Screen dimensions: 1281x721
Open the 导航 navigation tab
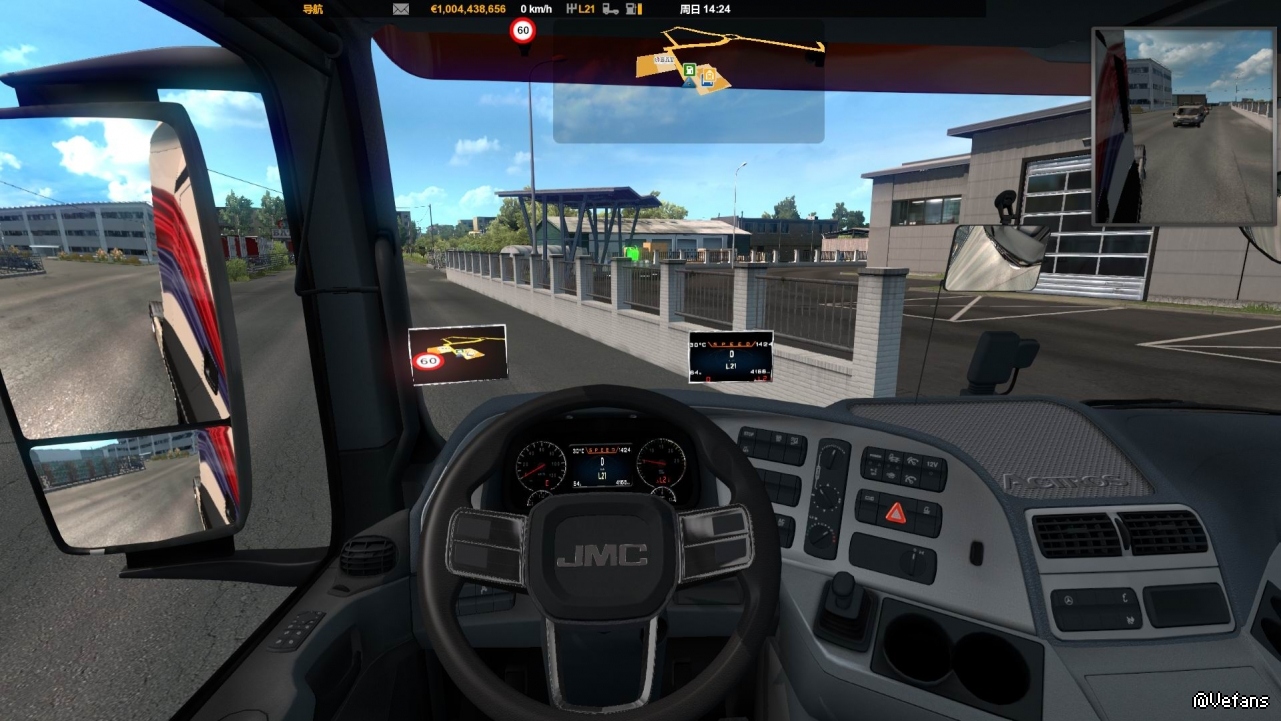pyautogui.click(x=314, y=9)
